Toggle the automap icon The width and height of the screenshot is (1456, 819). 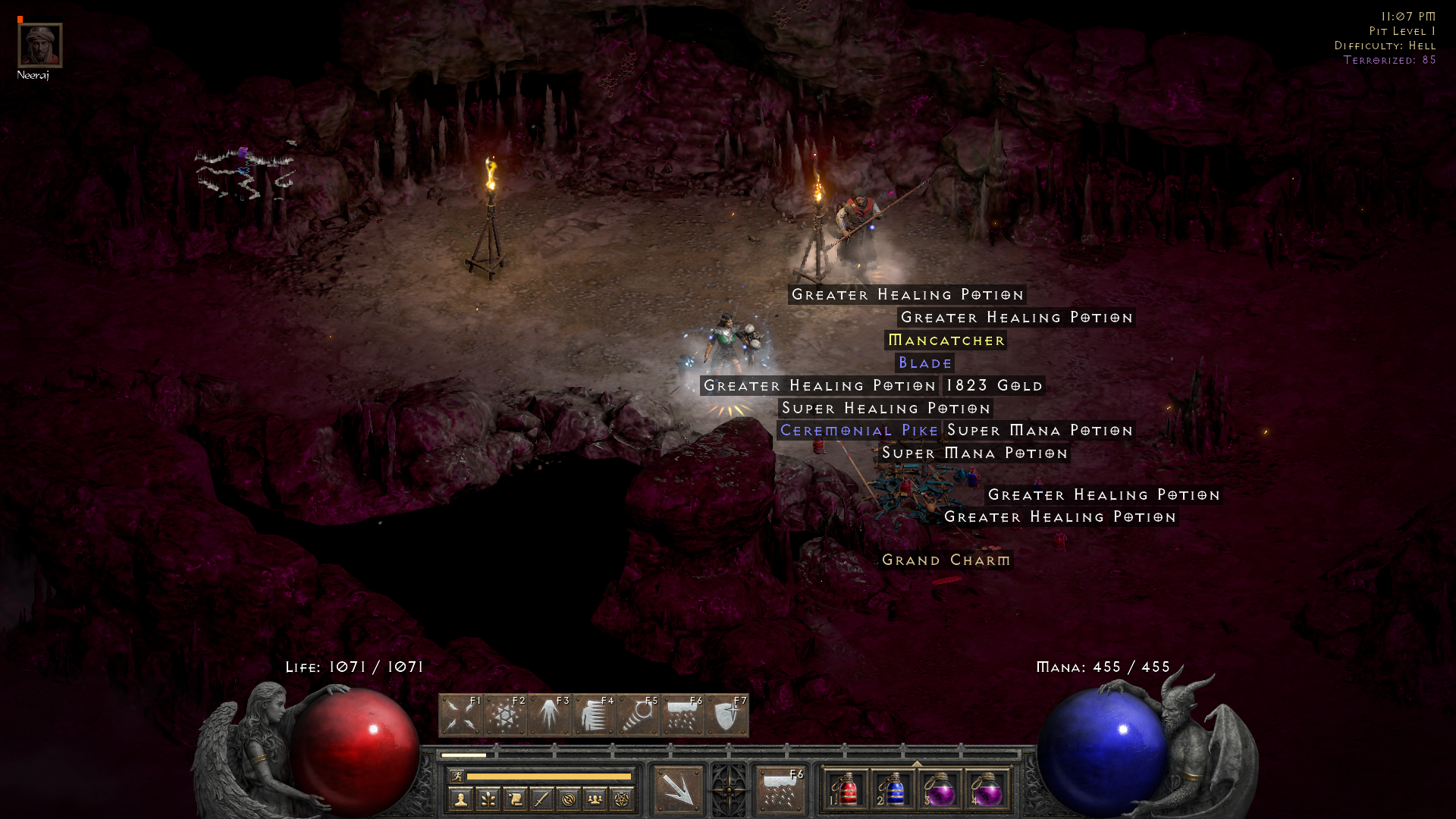point(569,799)
